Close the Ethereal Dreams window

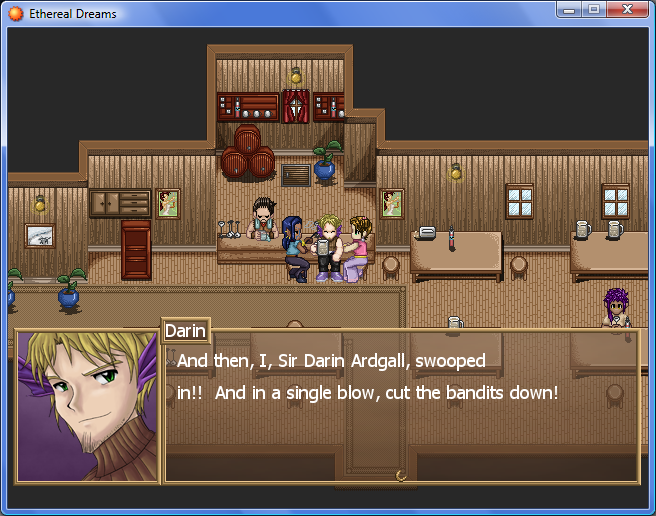(628, 10)
